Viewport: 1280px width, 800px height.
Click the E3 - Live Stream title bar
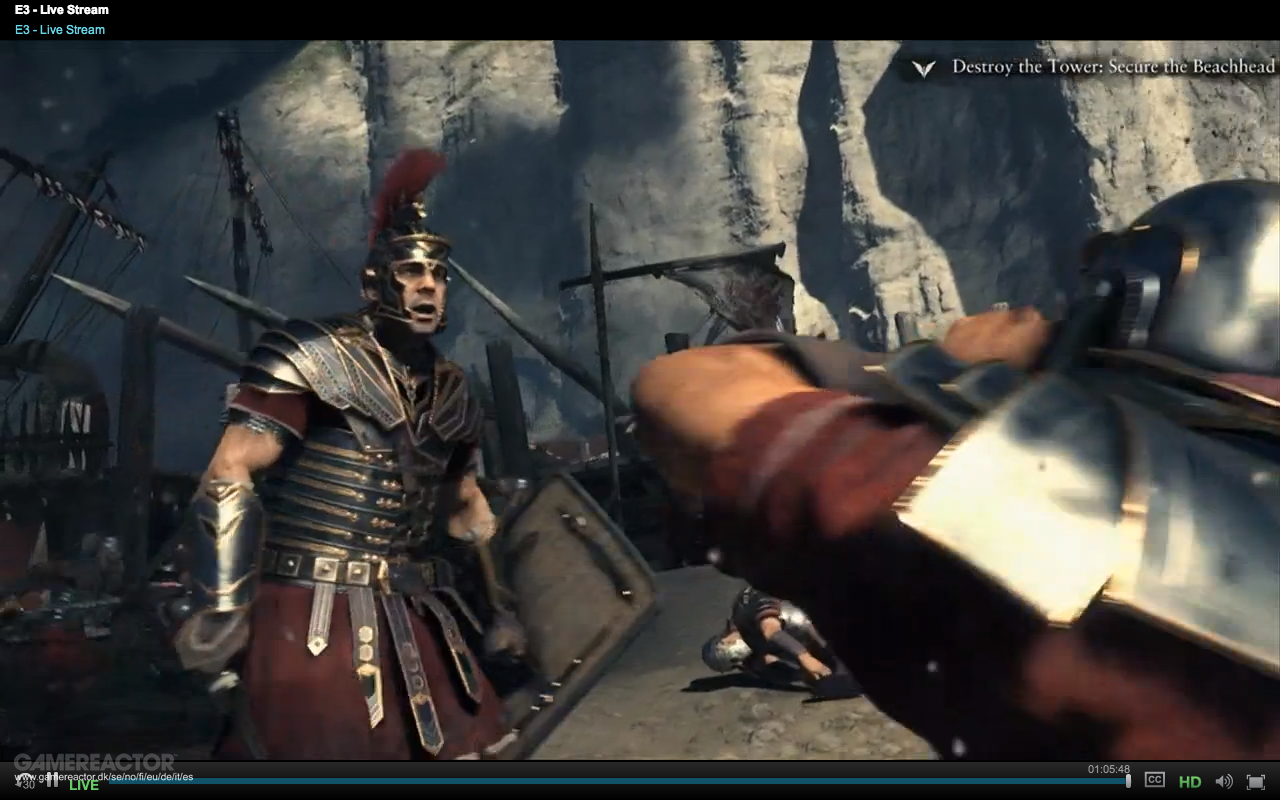pos(60,9)
